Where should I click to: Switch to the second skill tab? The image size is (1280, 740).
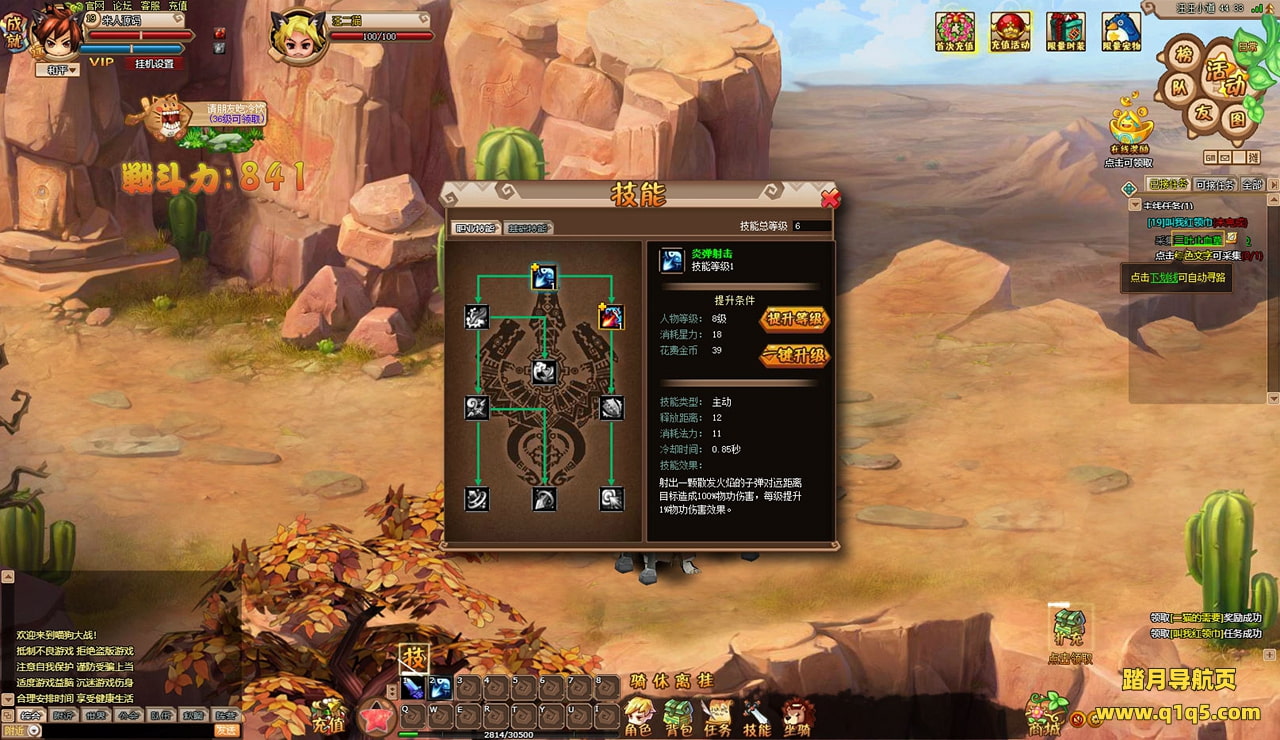[x=528, y=227]
